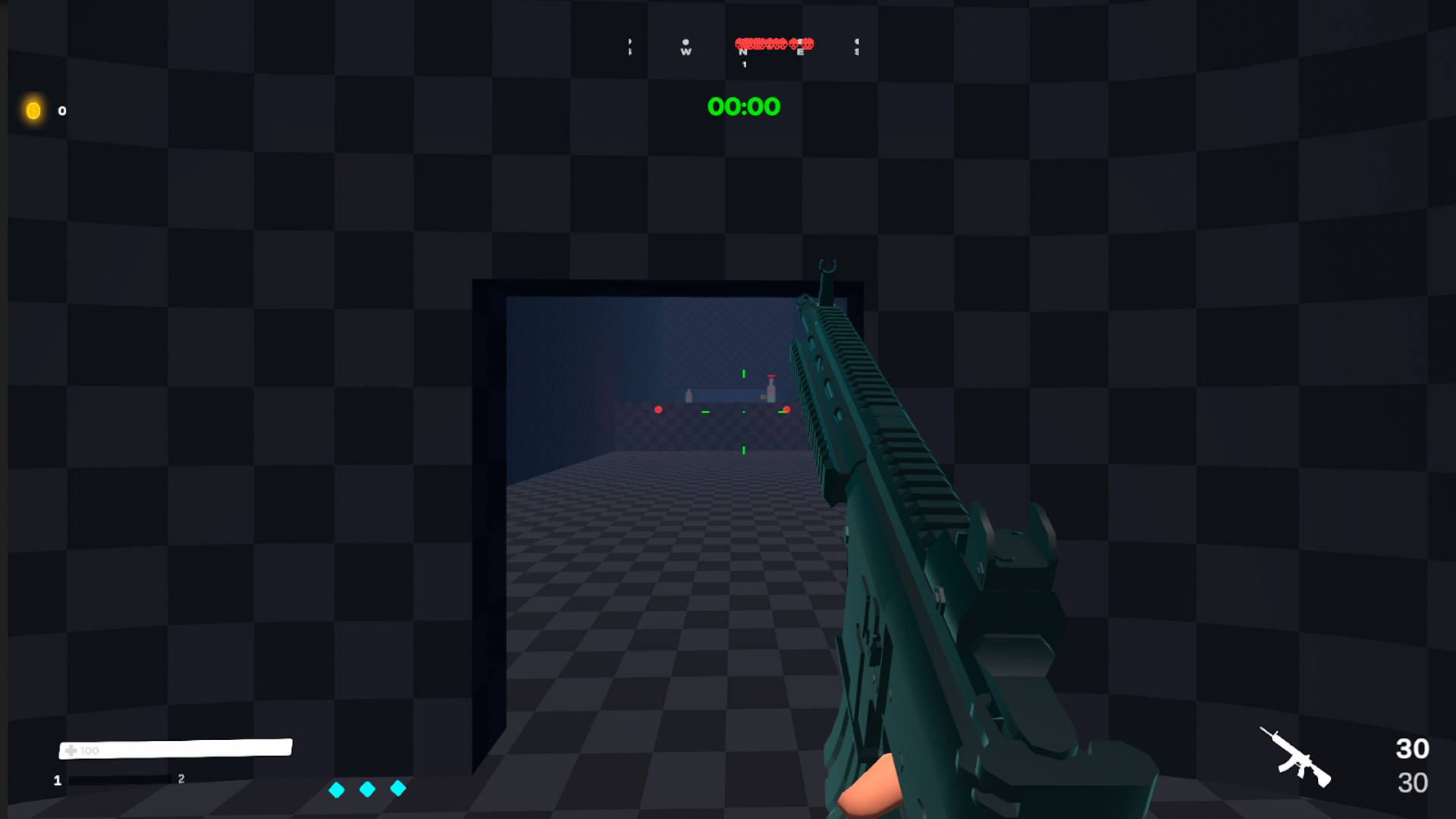Click the coin counter showing 0
This screenshot has height=819, width=1456.
tap(61, 111)
